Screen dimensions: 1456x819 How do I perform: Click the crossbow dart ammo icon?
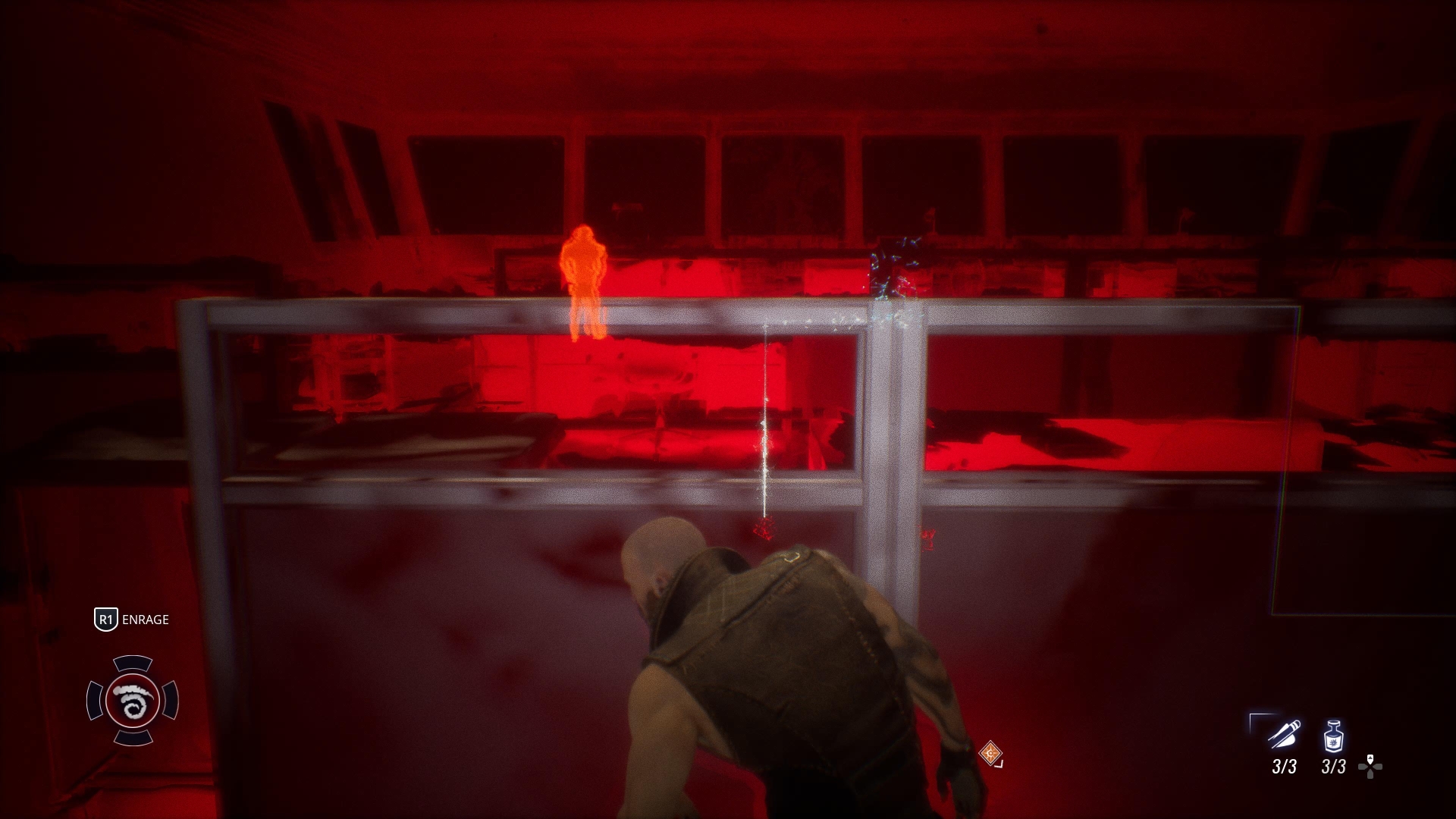click(x=1284, y=734)
